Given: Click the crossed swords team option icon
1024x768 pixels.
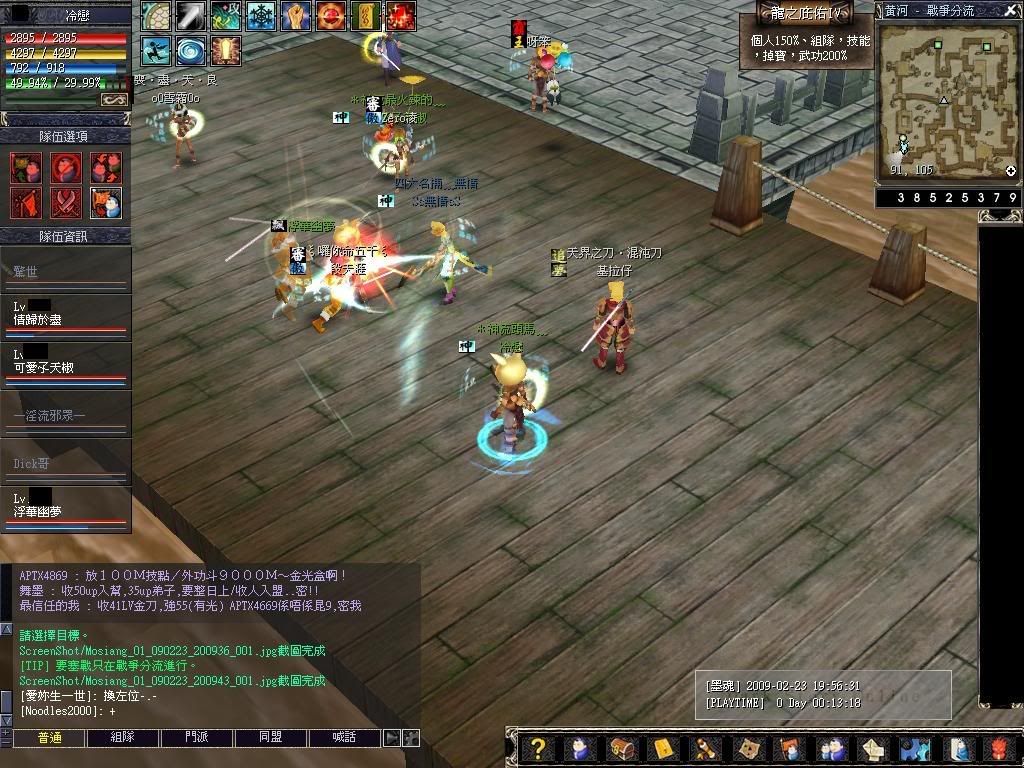Looking at the screenshot, I should coord(66,203).
